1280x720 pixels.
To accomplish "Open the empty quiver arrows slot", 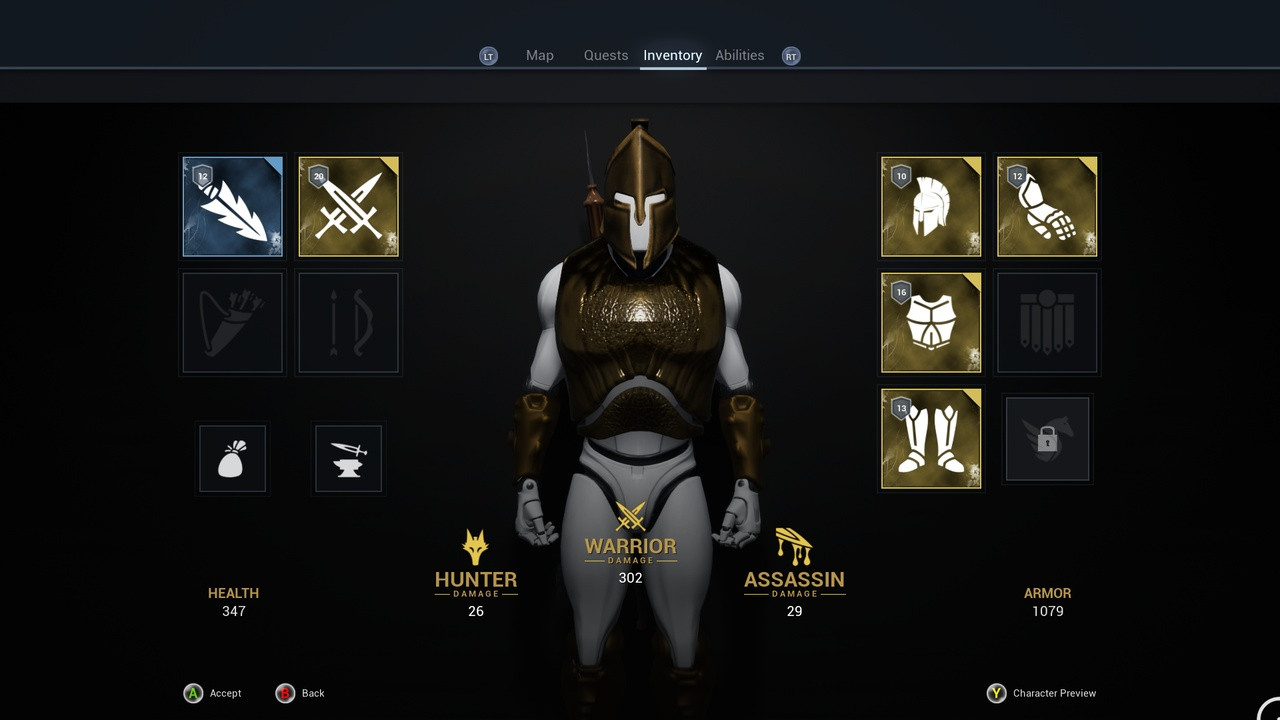I will tap(233, 322).
